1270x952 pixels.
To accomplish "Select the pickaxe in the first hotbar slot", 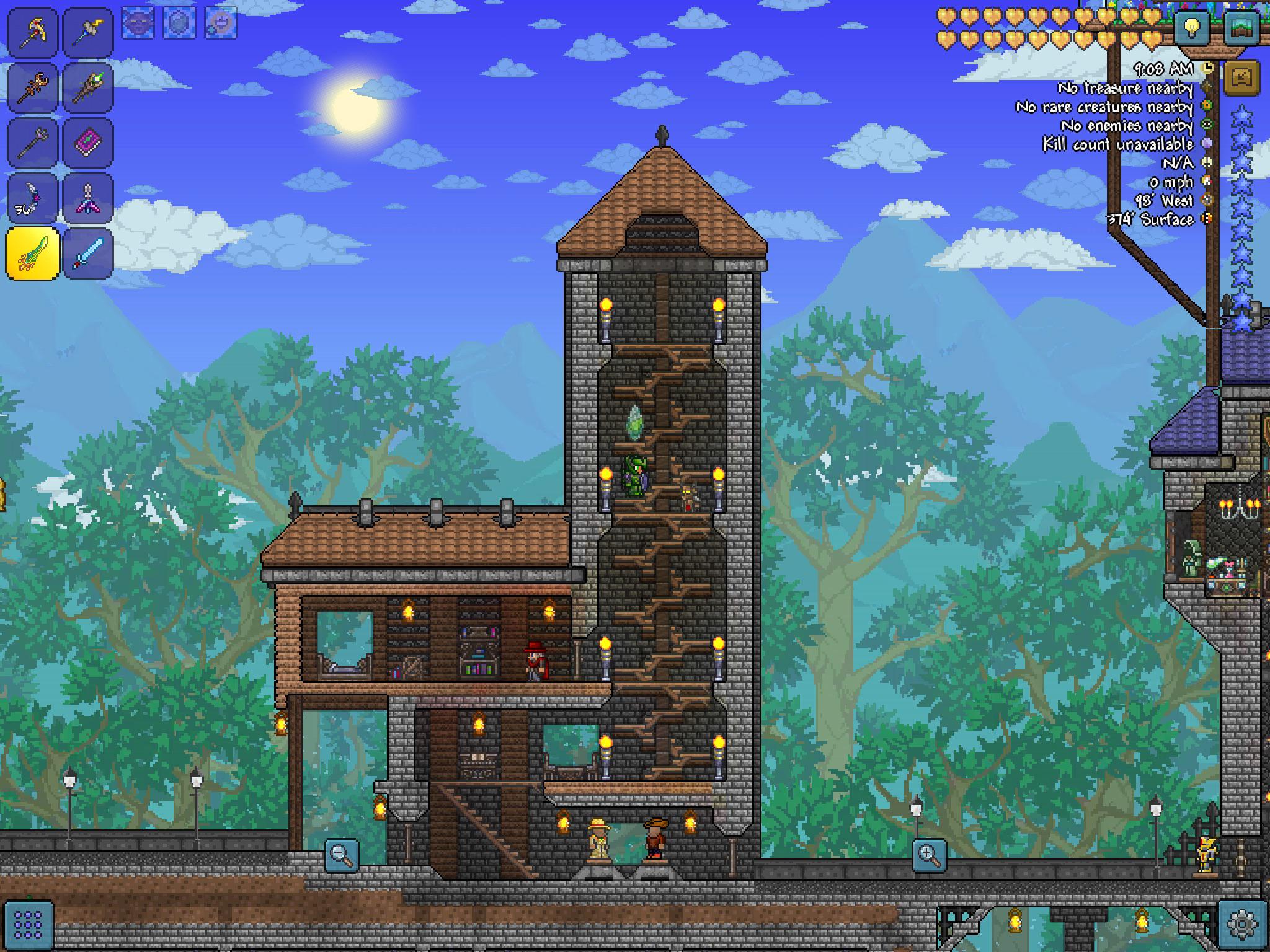I will (32, 32).
